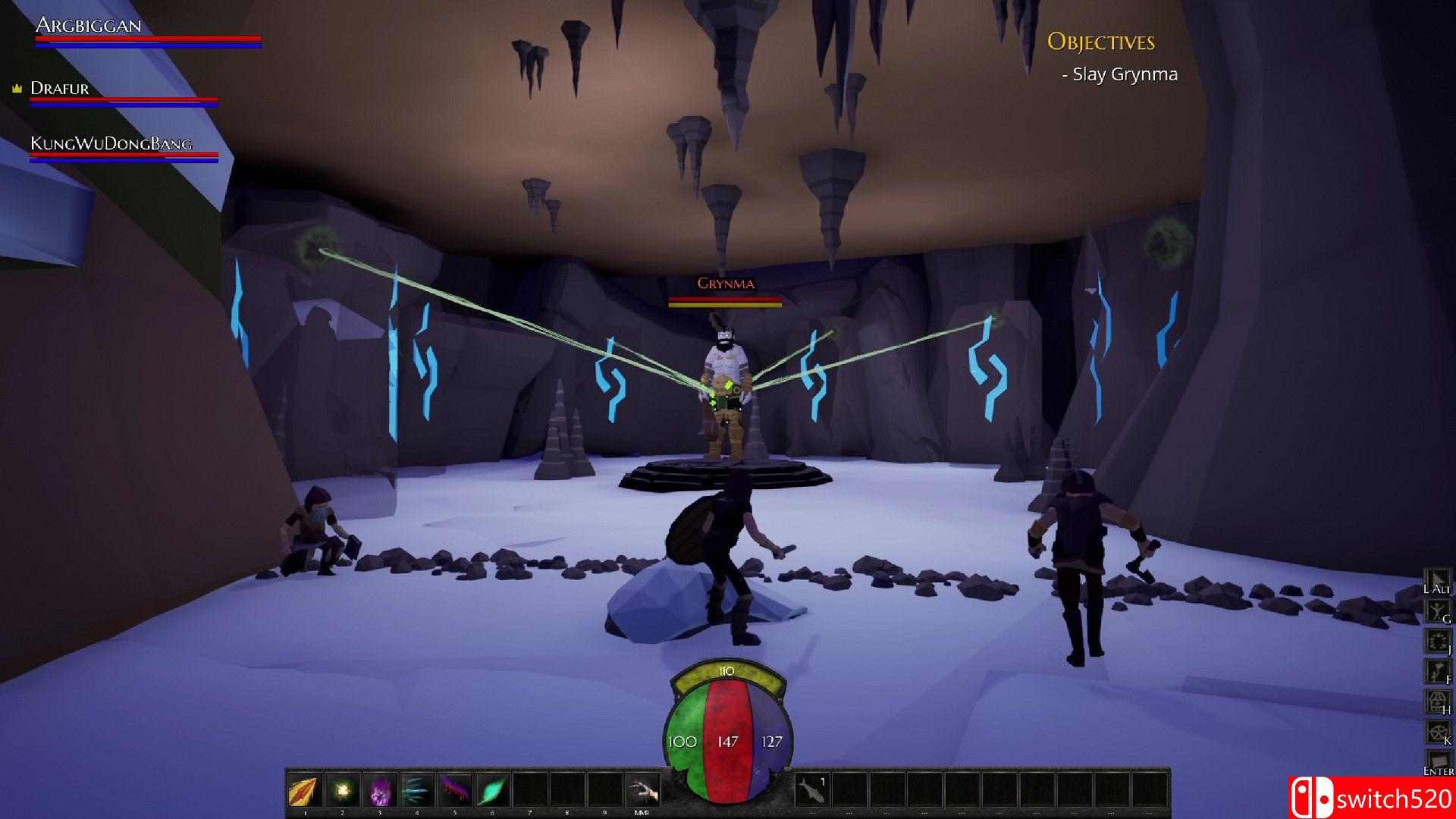Screen dimensions: 1456x819
Task: Open the armor equipment icon
Action: [x=1436, y=702]
